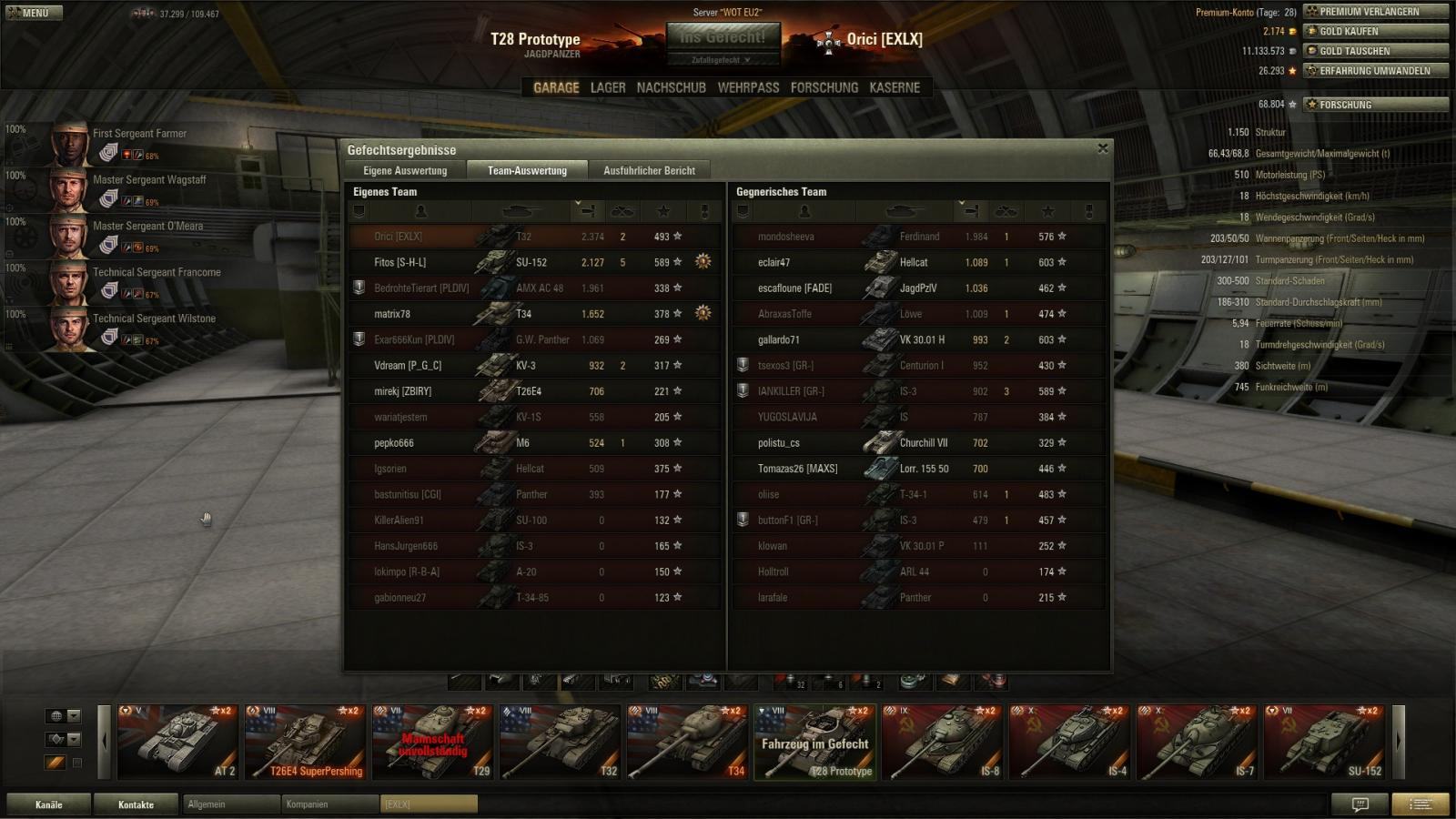Open the MENU button
Screen dimensions: 1456x819
coord(32,13)
